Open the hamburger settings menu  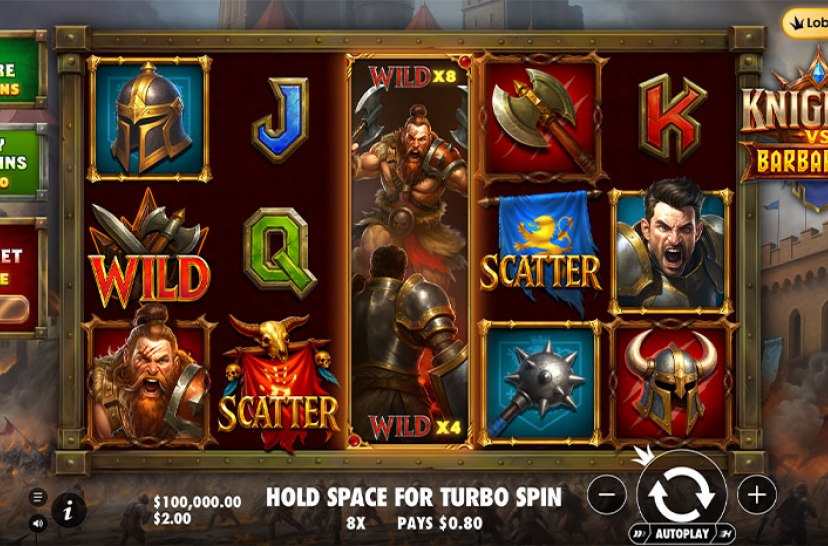[38, 497]
